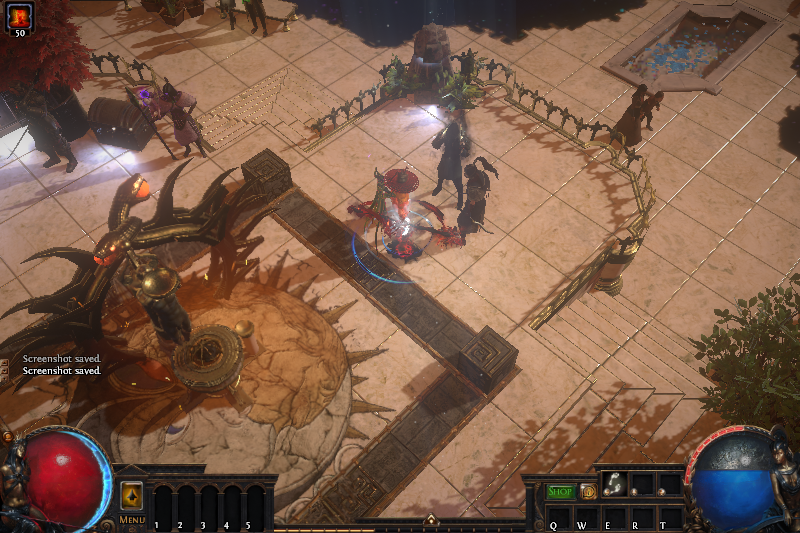Click the fiery buff icon showing 50
Screen dimensions: 800x533
[19, 17]
